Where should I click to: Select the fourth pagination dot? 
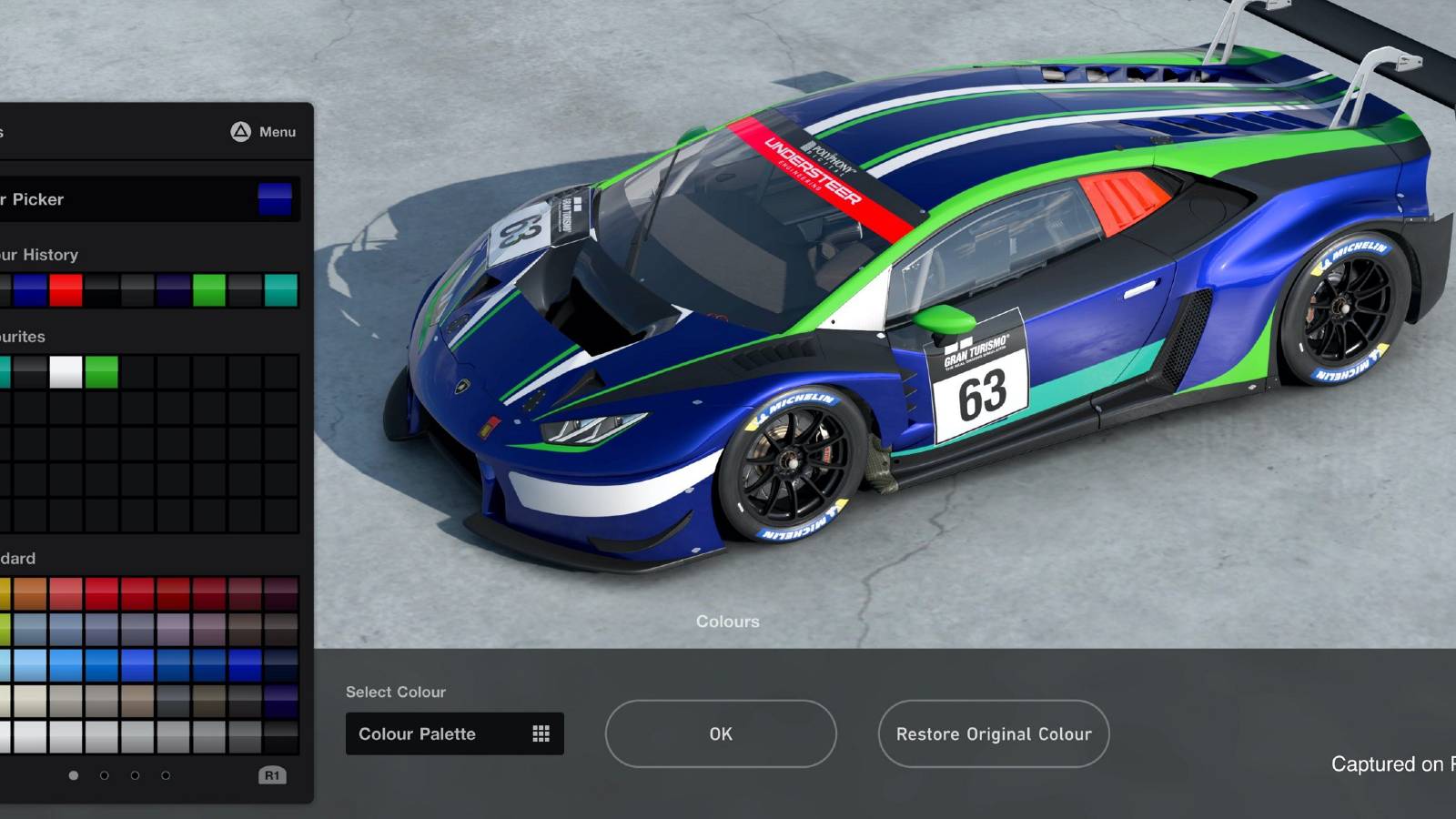(x=165, y=775)
